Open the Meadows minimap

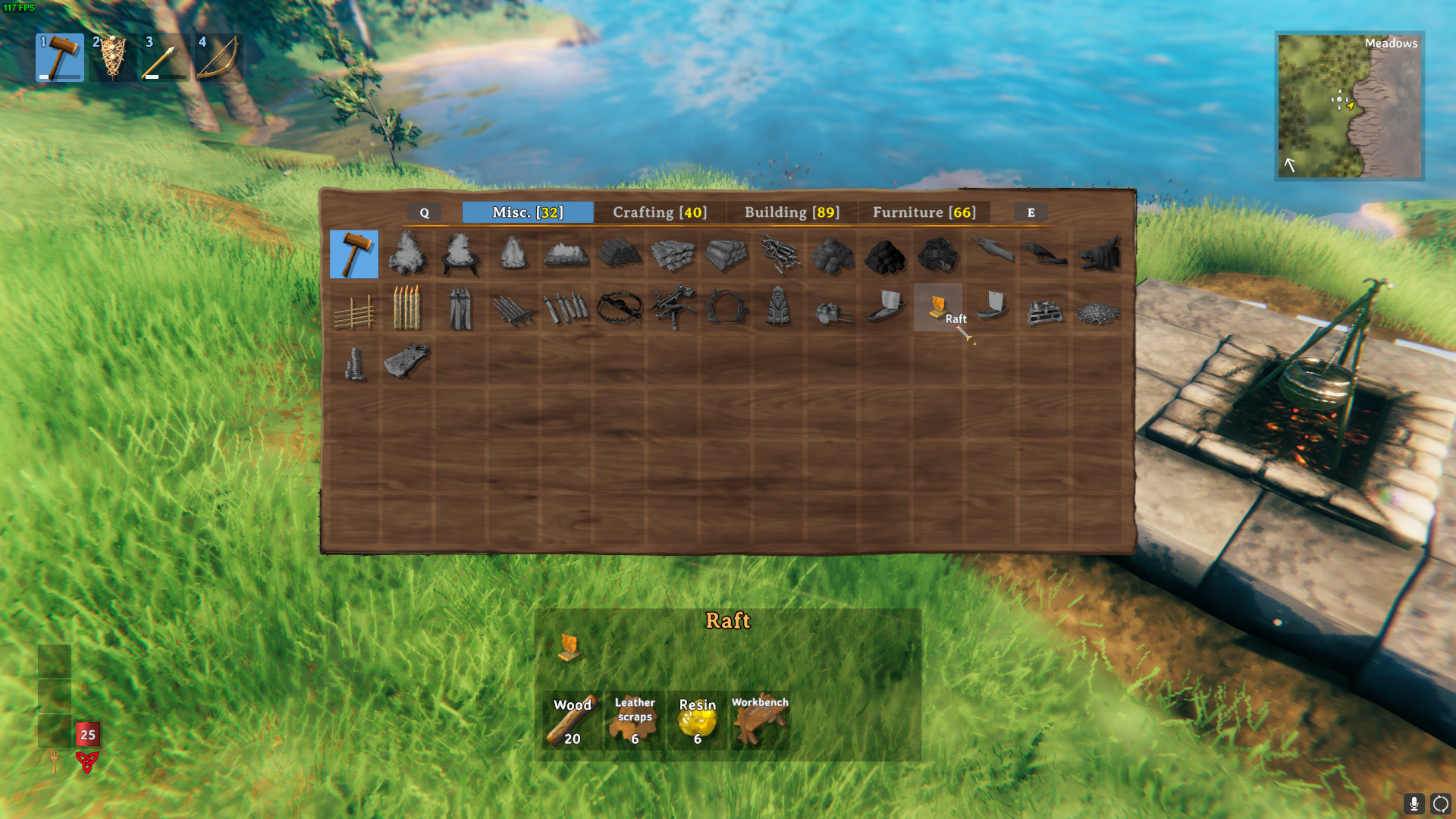pyautogui.click(x=1349, y=105)
